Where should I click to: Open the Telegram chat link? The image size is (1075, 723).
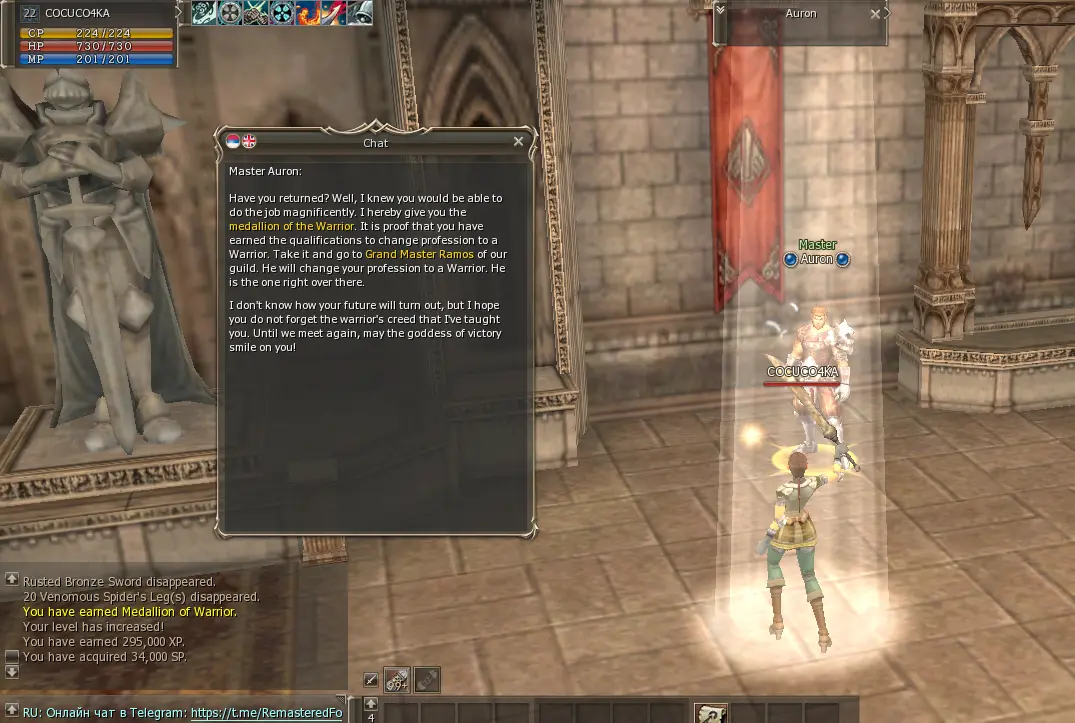point(266,713)
